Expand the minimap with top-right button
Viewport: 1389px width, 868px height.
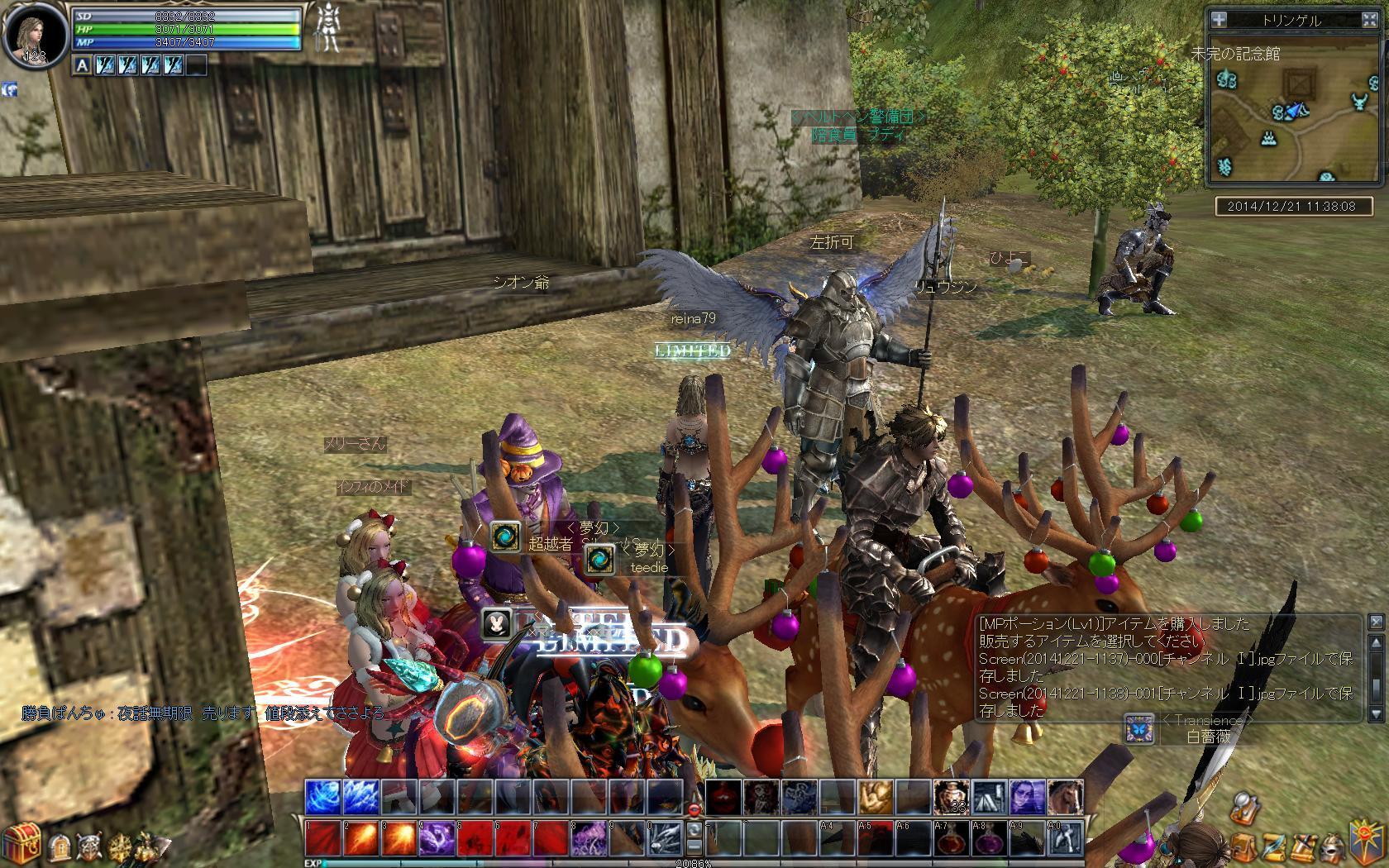[x=1369, y=20]
